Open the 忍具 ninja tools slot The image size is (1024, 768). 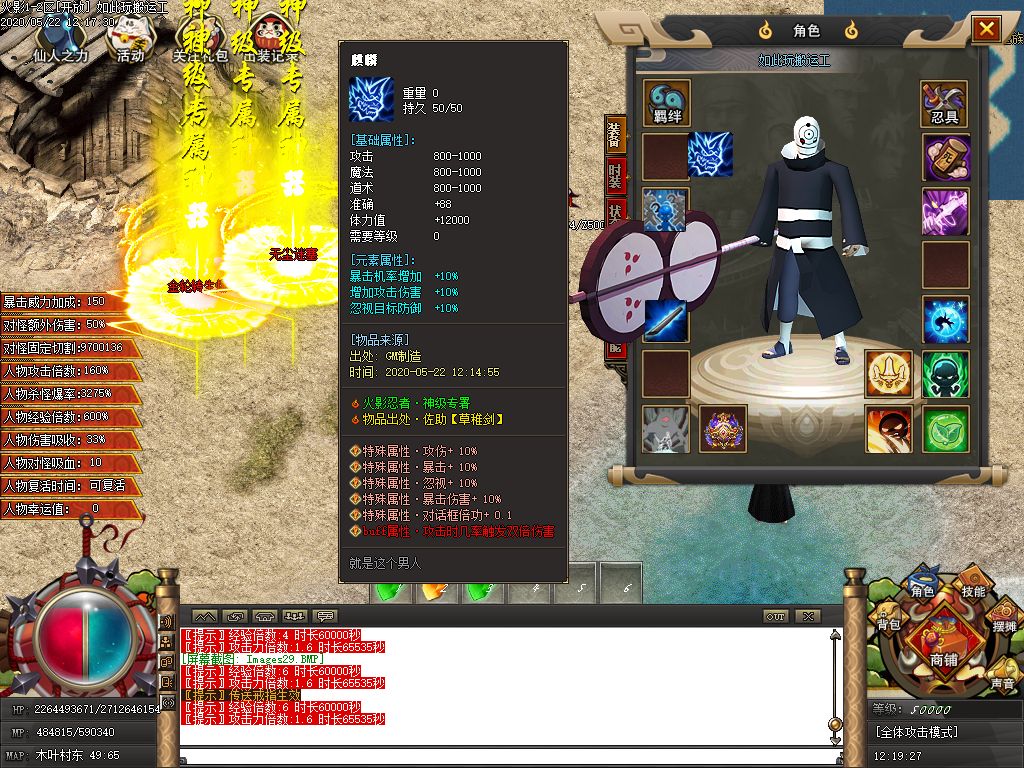point(944,103)
